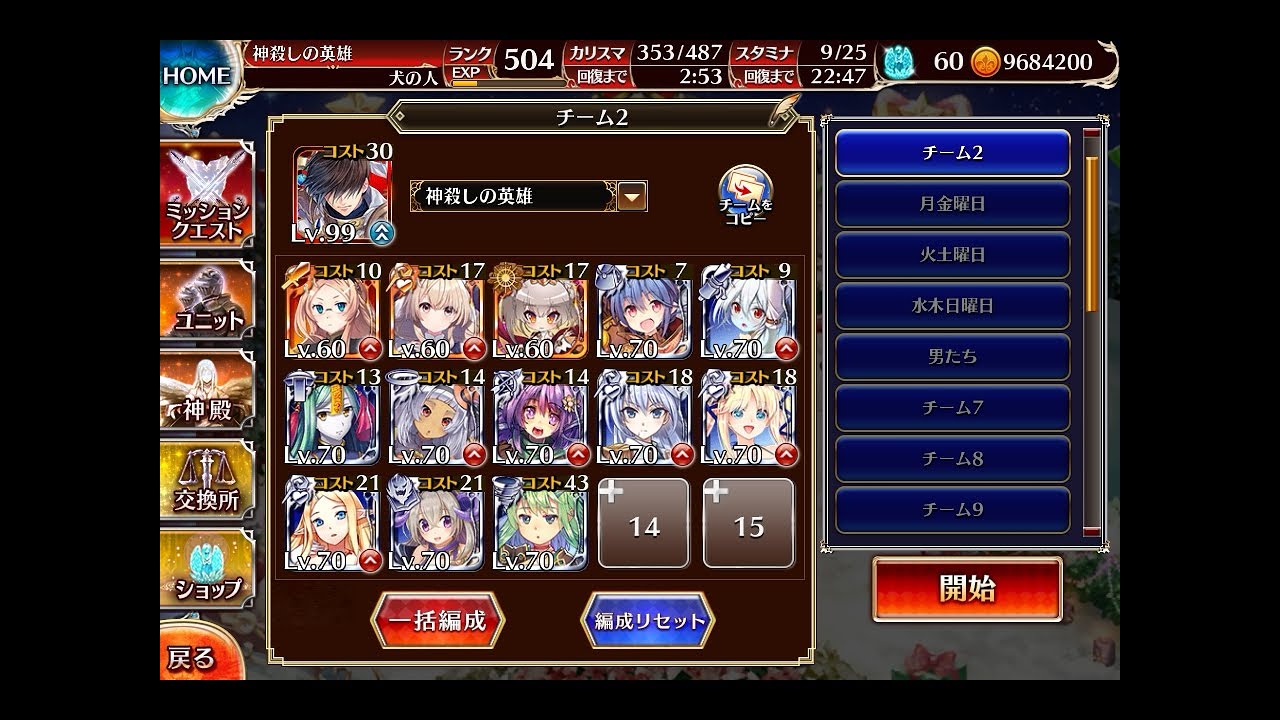
Task: Select the 月金曜日 team entry
Action: coord(952,204)
